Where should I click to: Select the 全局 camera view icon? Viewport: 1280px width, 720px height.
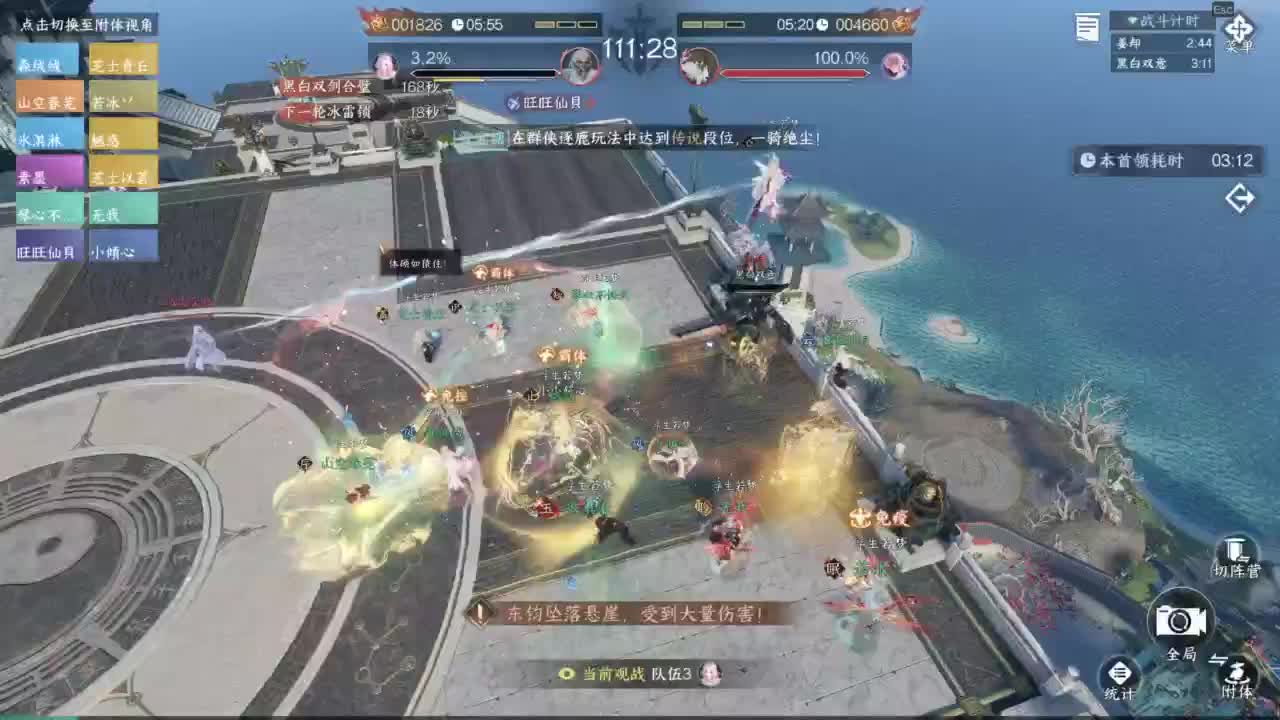(1180, 621)
